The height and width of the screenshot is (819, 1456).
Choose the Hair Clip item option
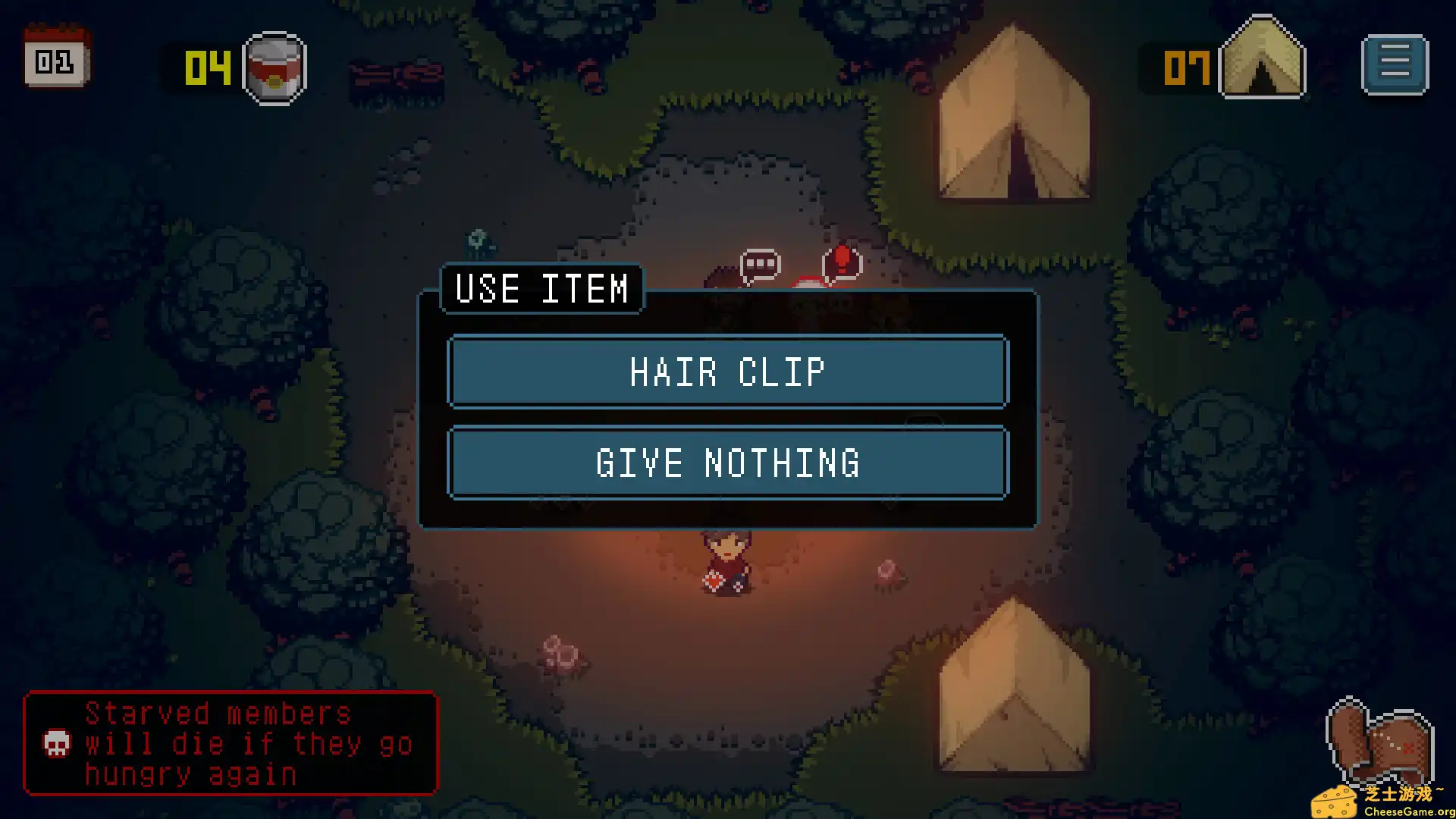(728, 372)
